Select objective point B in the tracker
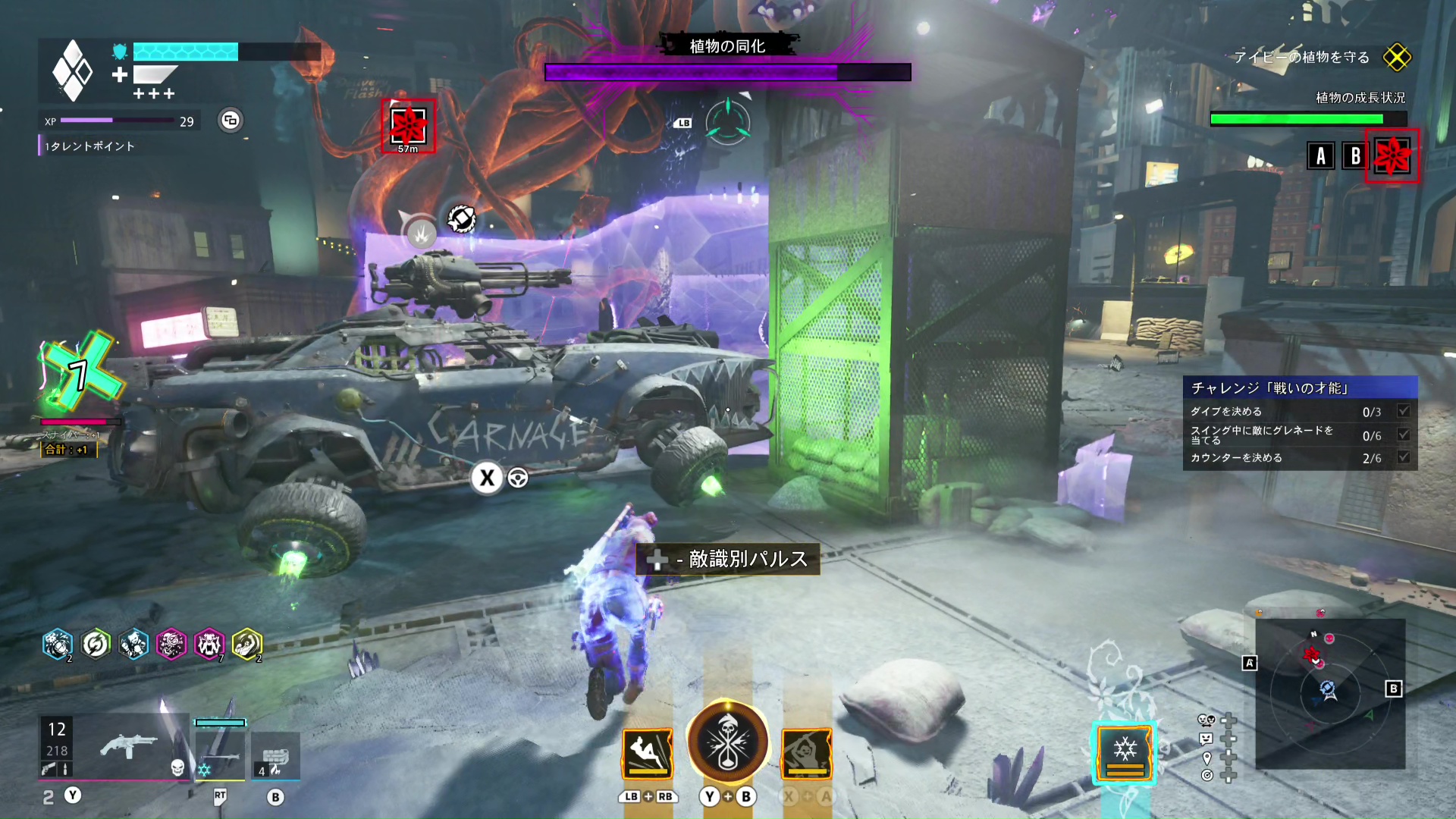This screenshot has width=1456, height=819. [1355, 156]
